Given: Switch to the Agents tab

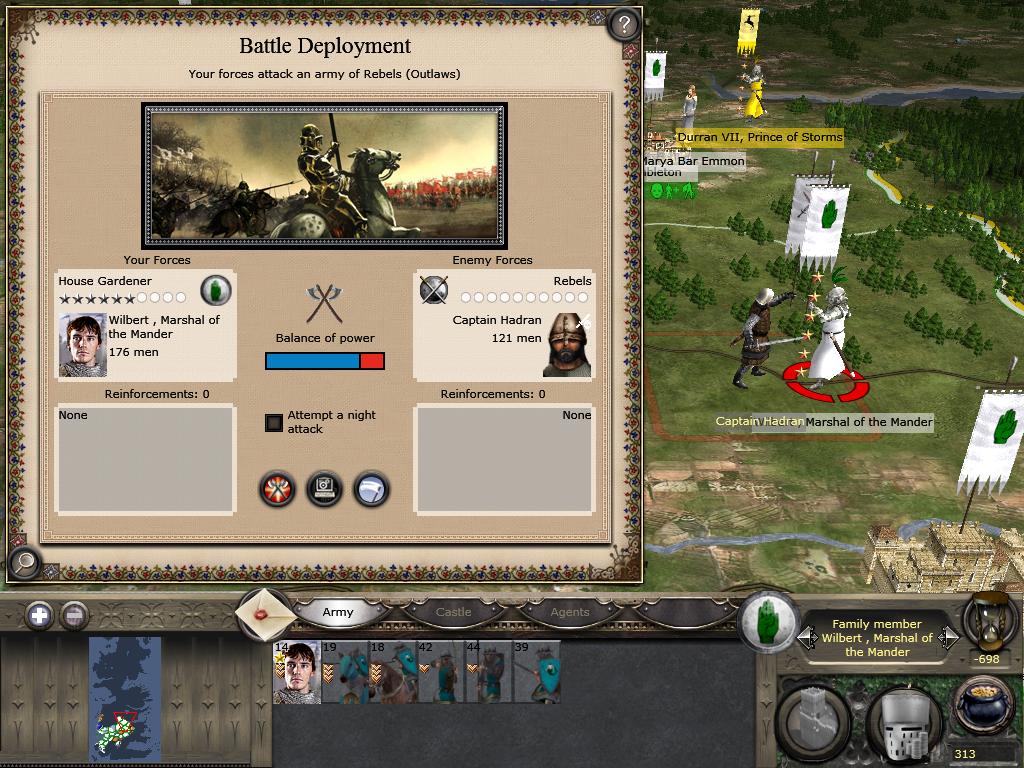Looking at the screenshot, I should (x=569, y=612).
